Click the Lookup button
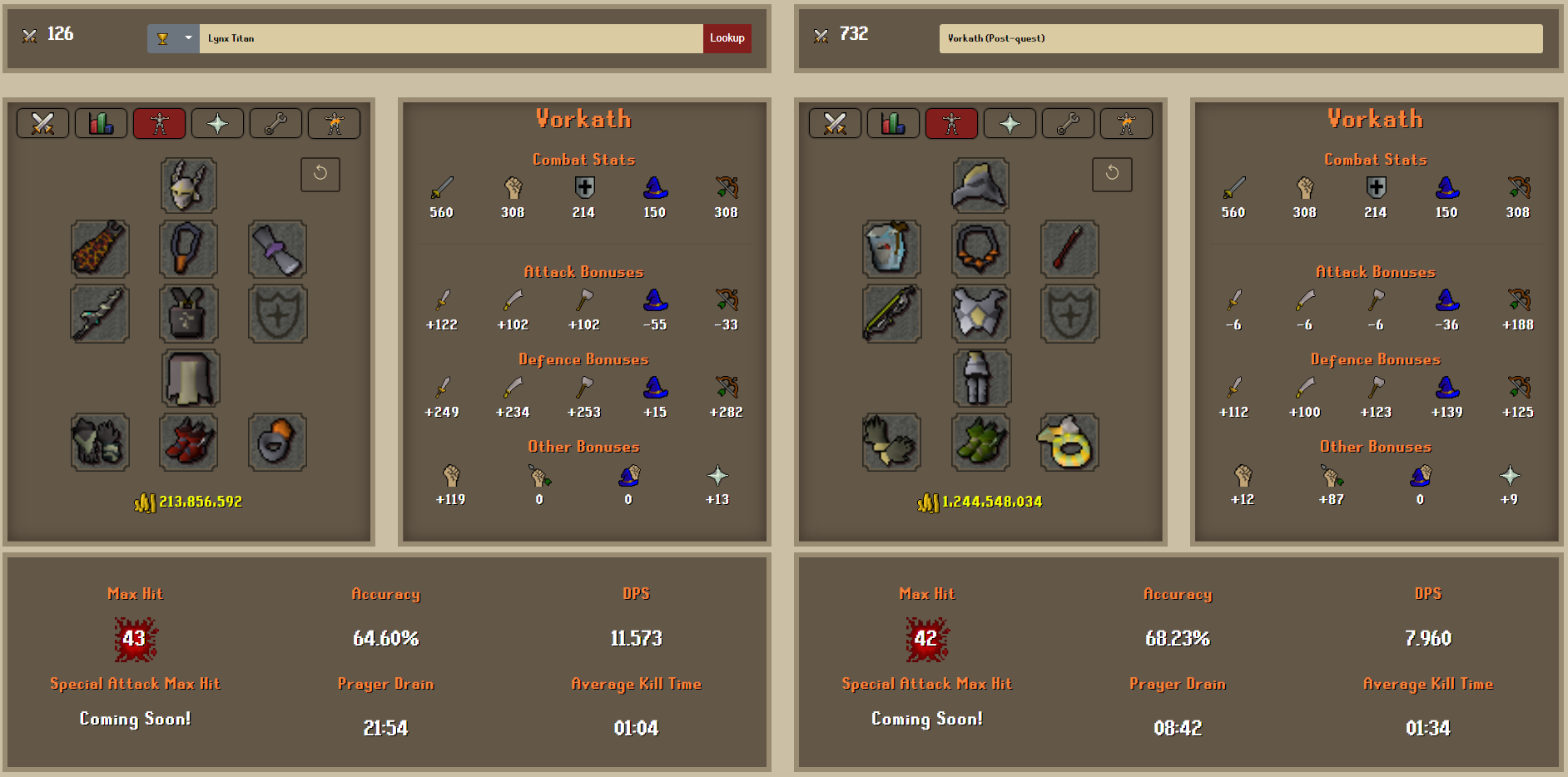Screen dimensions: 1568x777 (726, 37)
